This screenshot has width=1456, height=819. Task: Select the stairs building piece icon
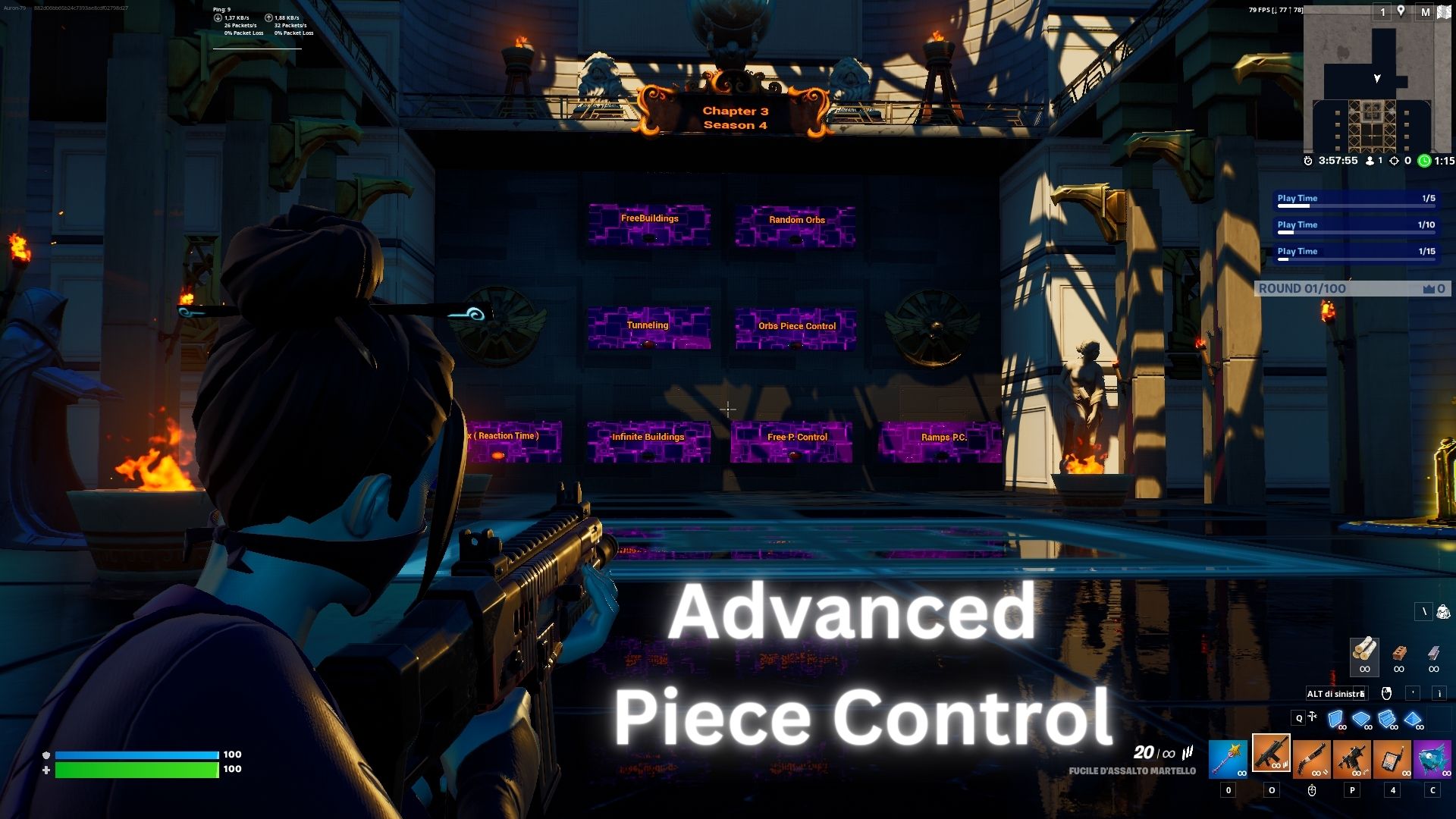[1388, 719]
